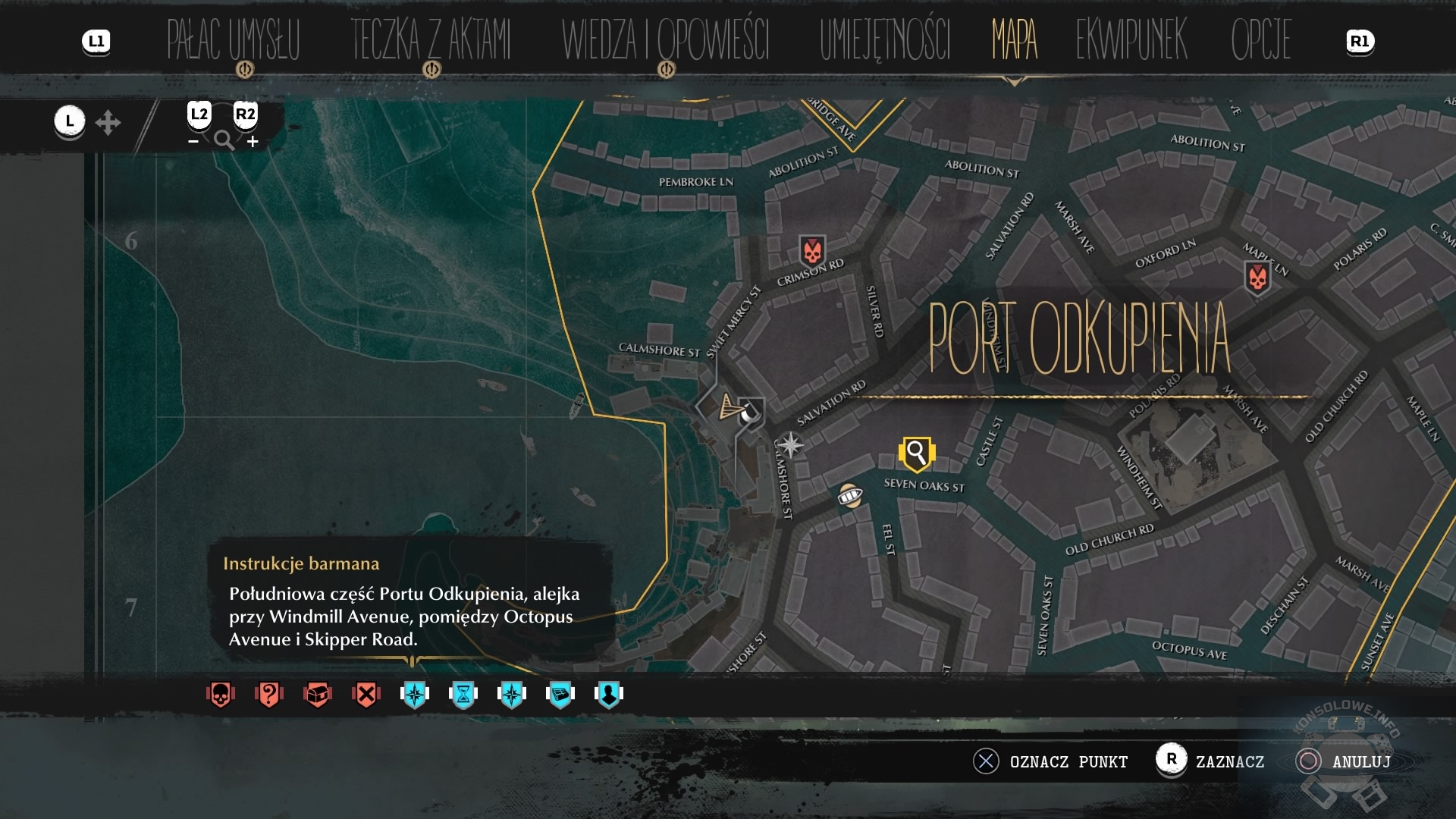1456x819 pixels.
Task: Switch to the Opcje tab
Action: click(x=1260, y=39)
